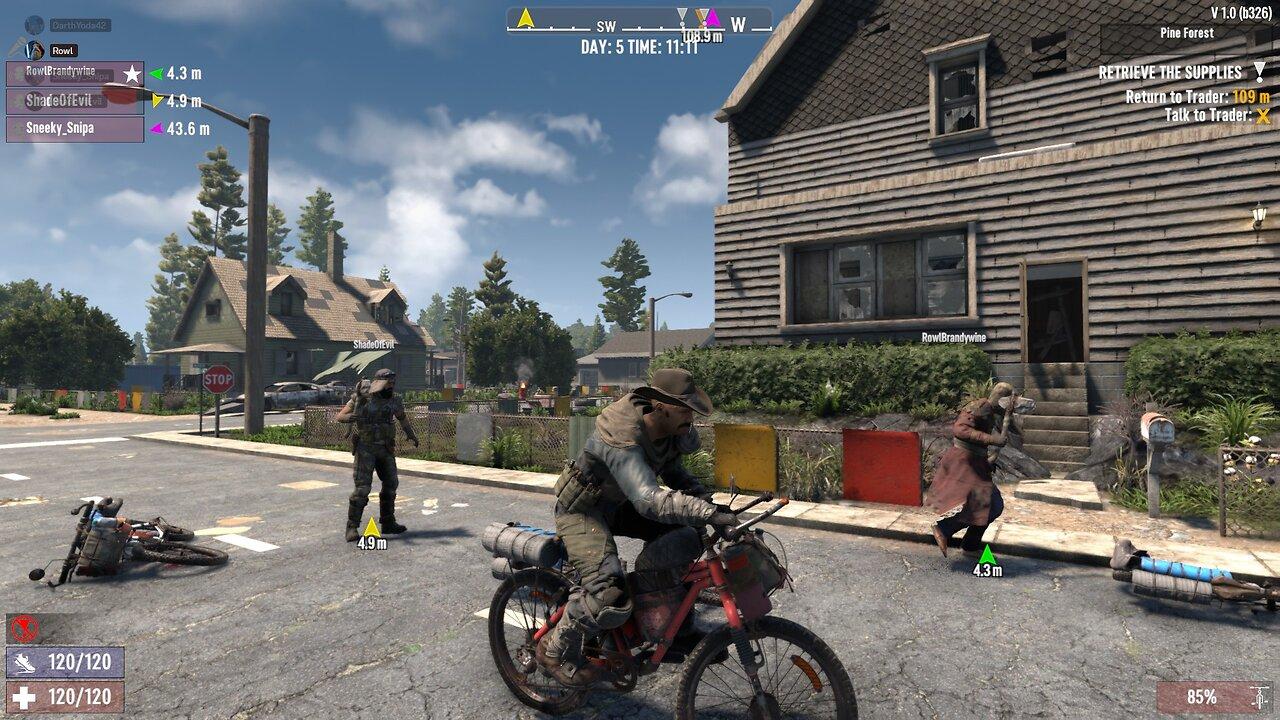
Task: Click the red status effect icon
Action: coord(25,629)
